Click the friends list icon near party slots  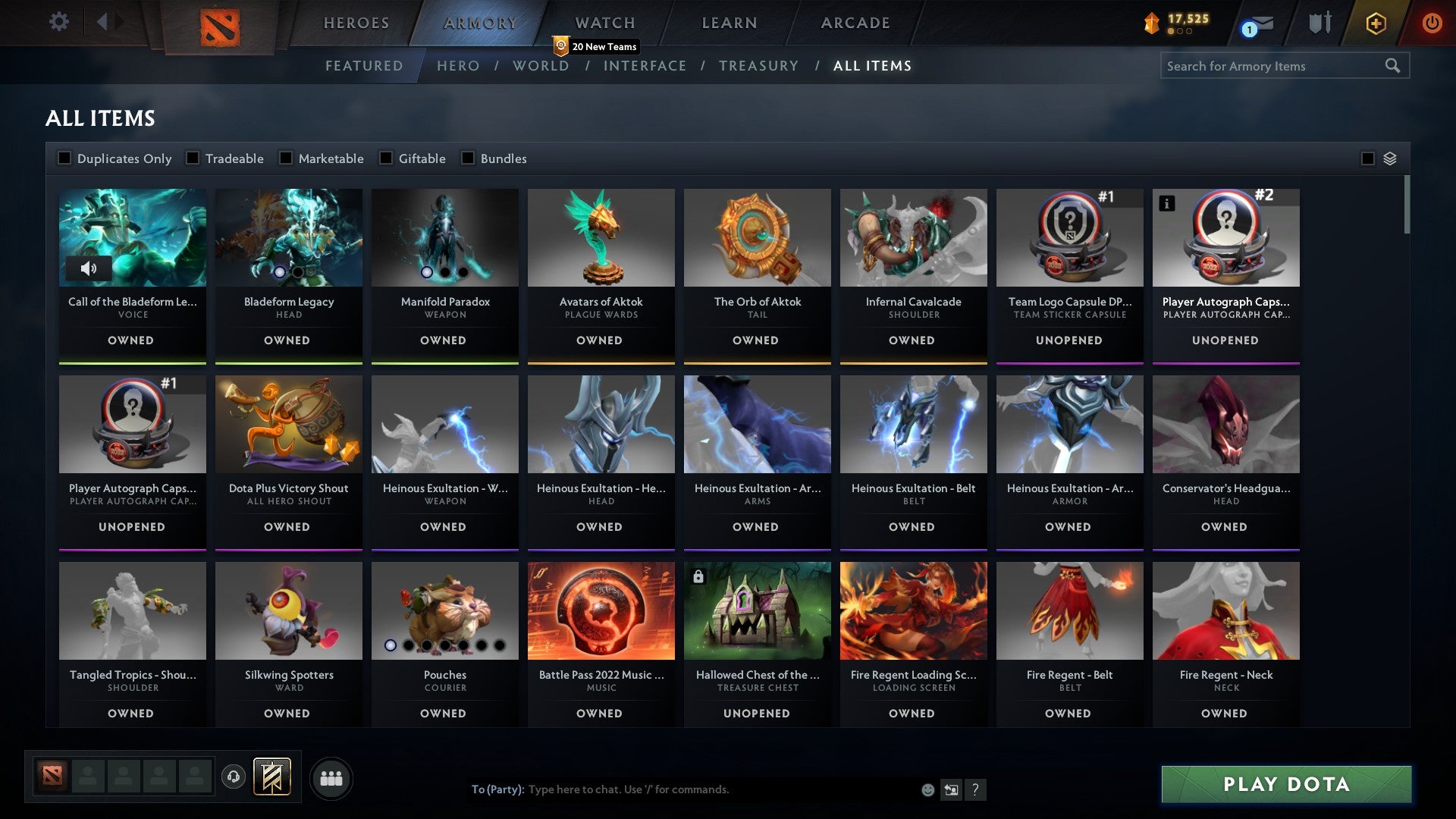click(331, 777)
